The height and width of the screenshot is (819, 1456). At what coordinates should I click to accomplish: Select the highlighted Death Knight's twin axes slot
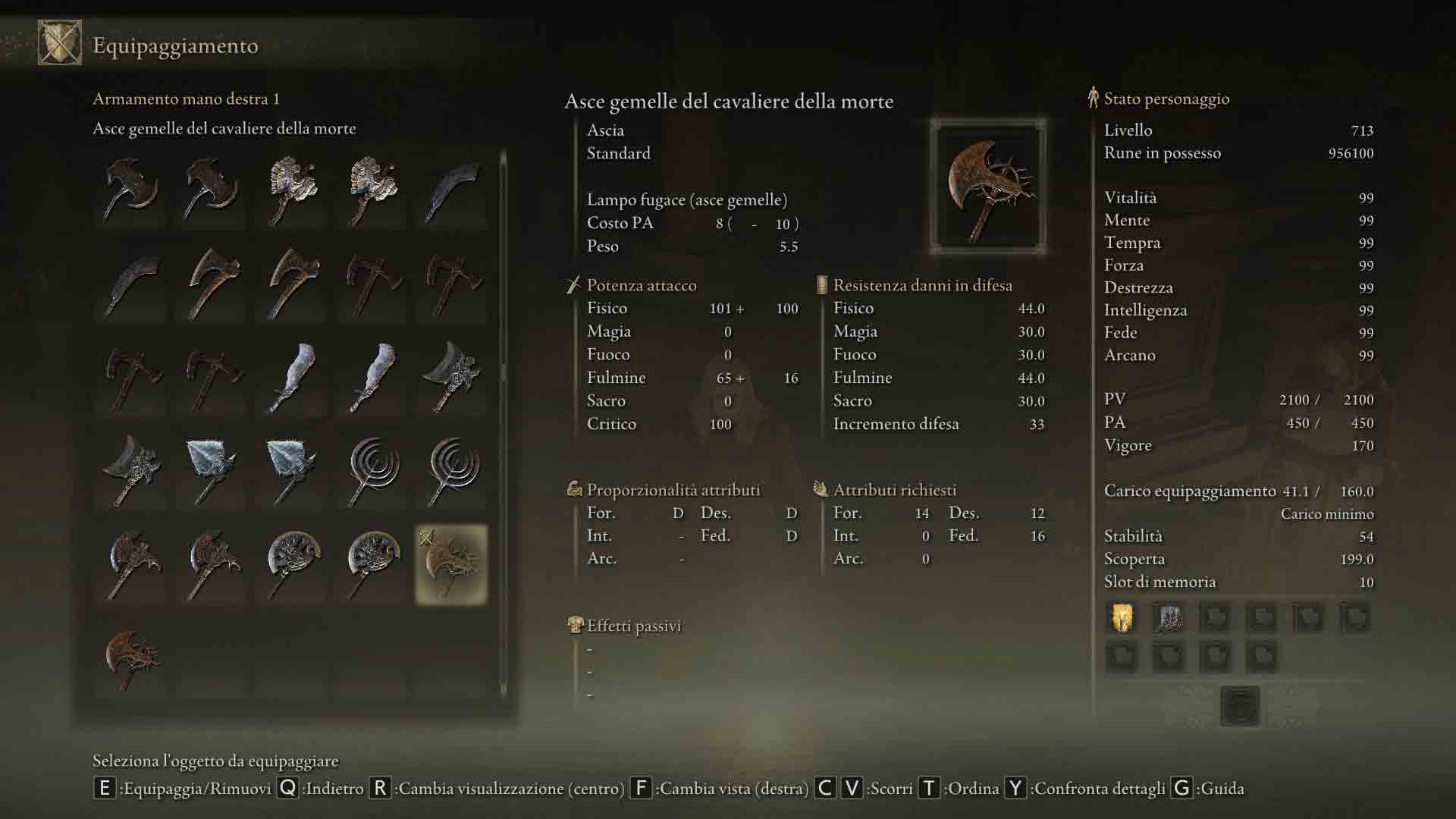[x=451, y=564]
